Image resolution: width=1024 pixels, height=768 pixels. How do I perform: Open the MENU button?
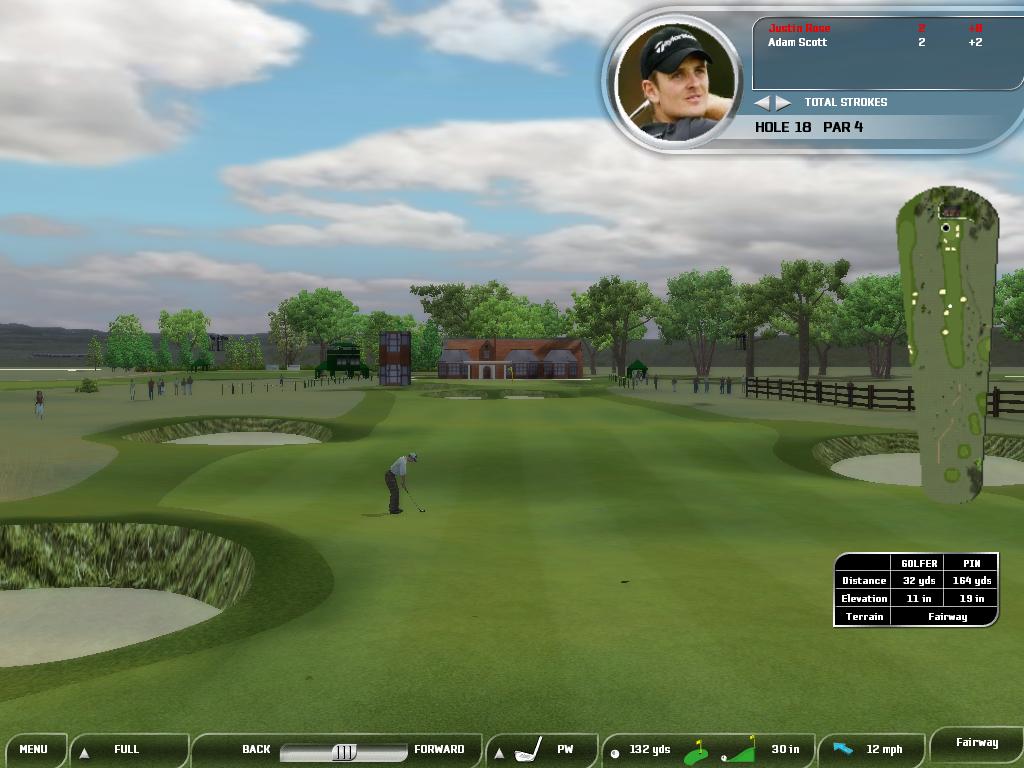pyautogui.click(x=33, y=749)
